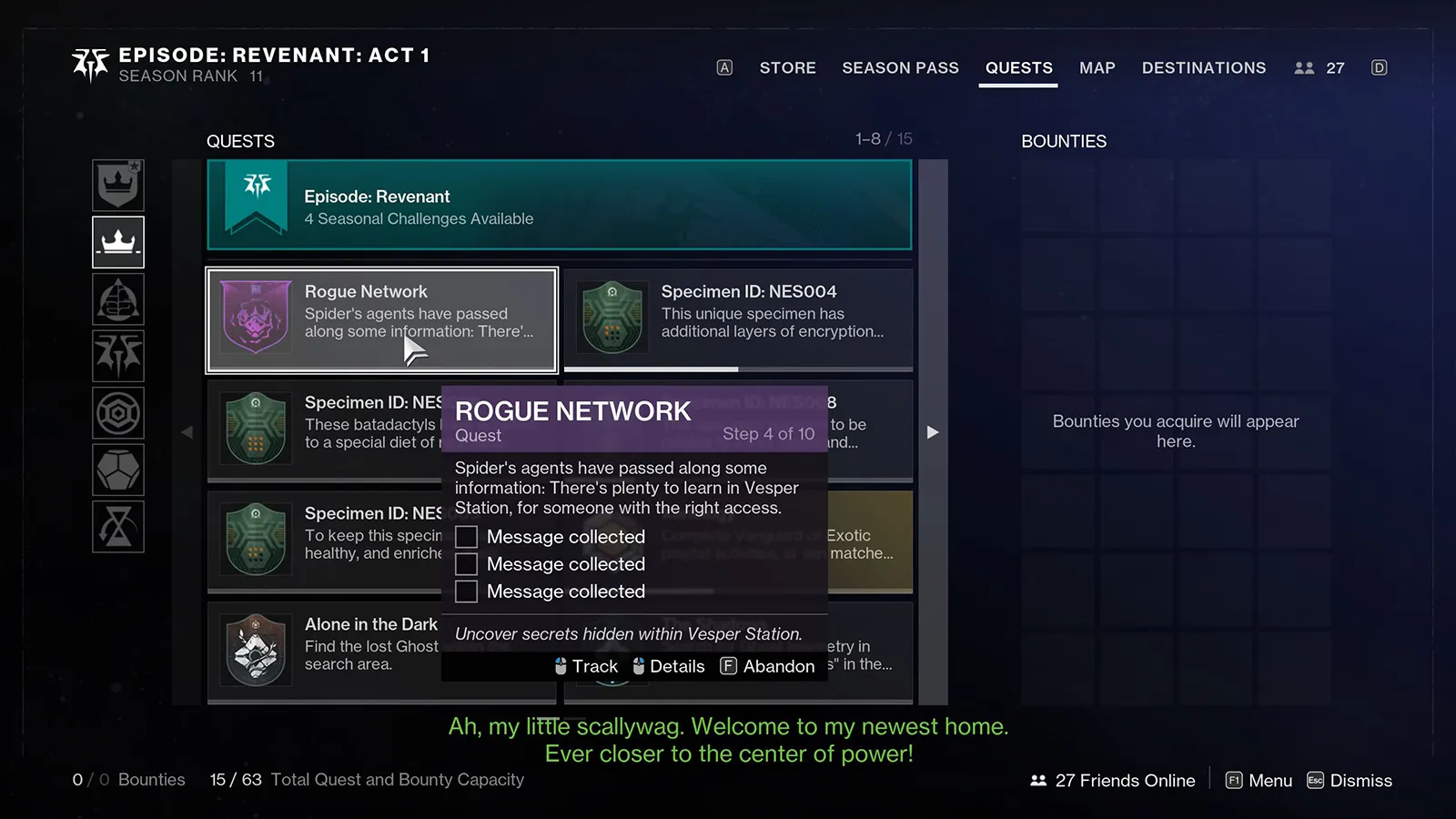
Task: Check the first Message collected box
Action: click(x=466, y=537)
